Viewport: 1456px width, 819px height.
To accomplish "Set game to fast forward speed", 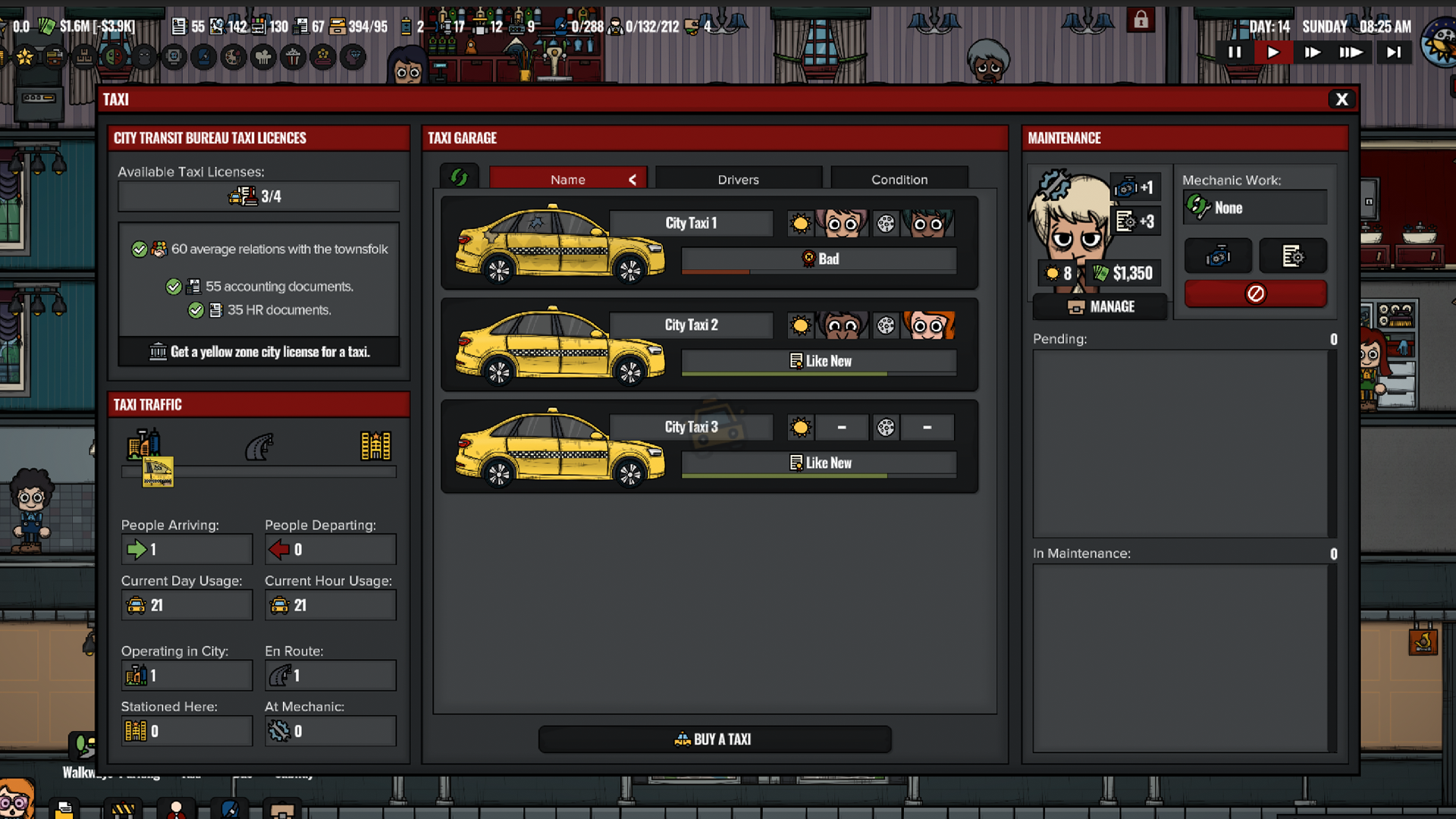I will (x=1312, y=52).
